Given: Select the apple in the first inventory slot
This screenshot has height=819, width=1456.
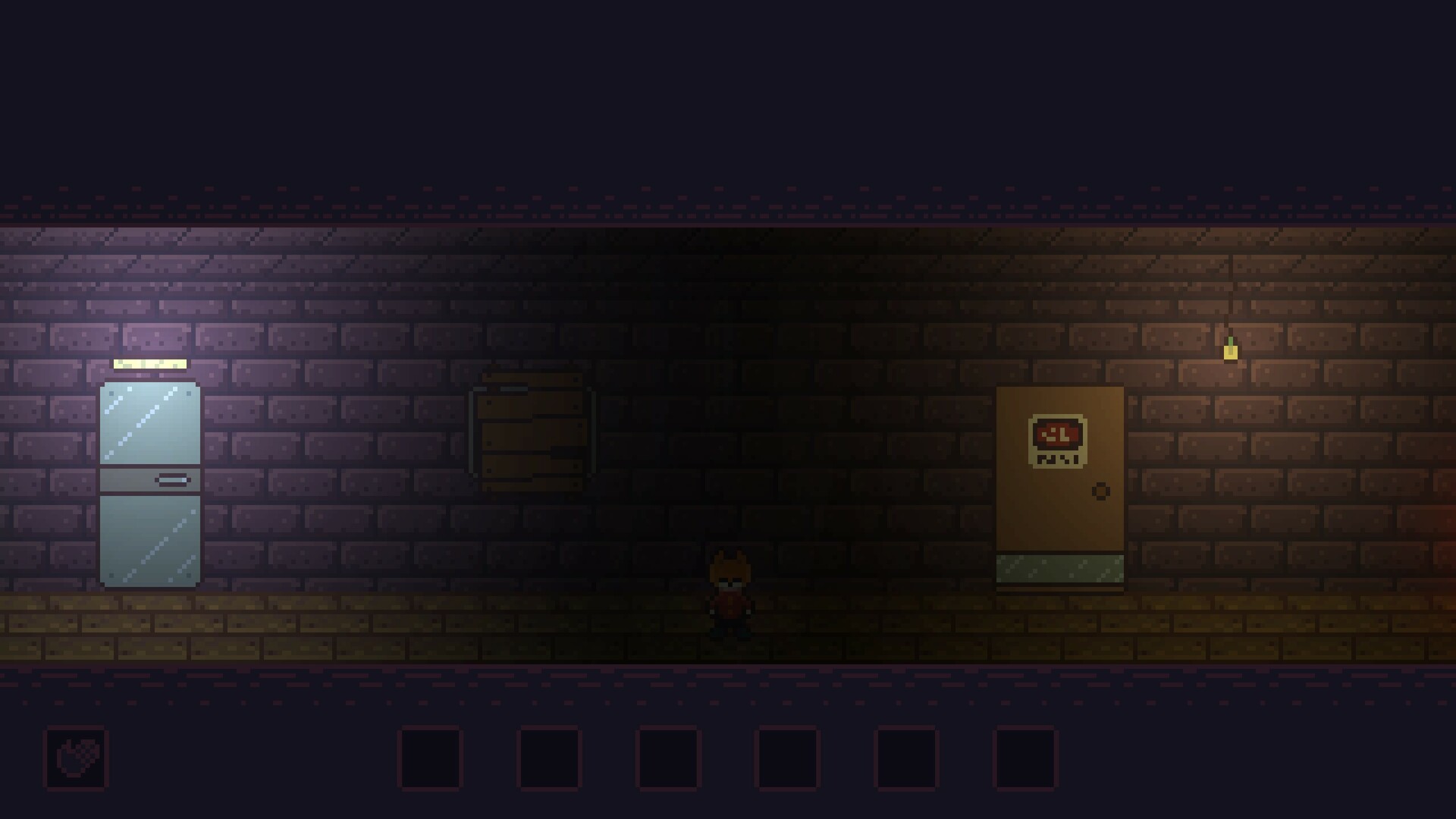Looking at the screenshot, I should pyautogui.click(x=76, y=757).
